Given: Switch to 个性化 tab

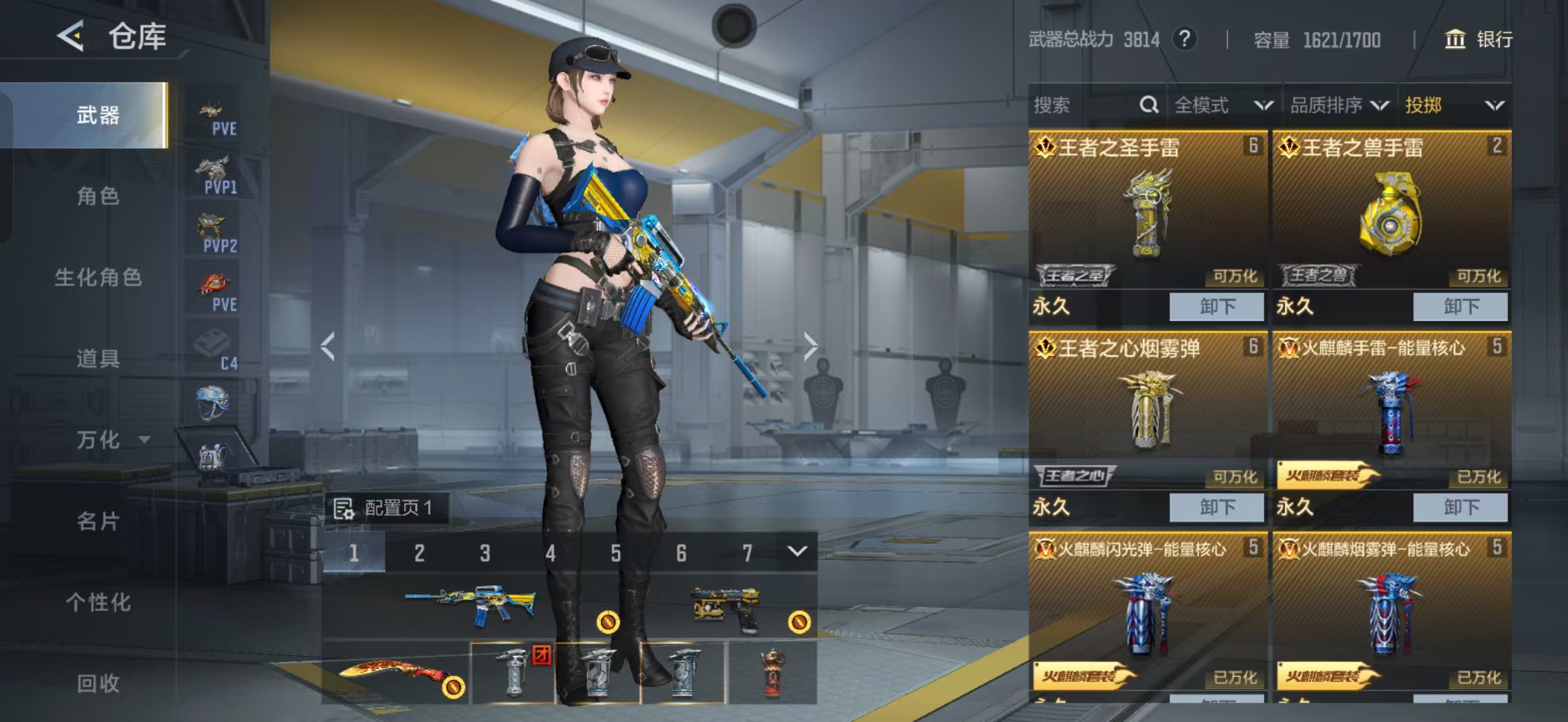Looking at the screenshot, I should point(97,602).
